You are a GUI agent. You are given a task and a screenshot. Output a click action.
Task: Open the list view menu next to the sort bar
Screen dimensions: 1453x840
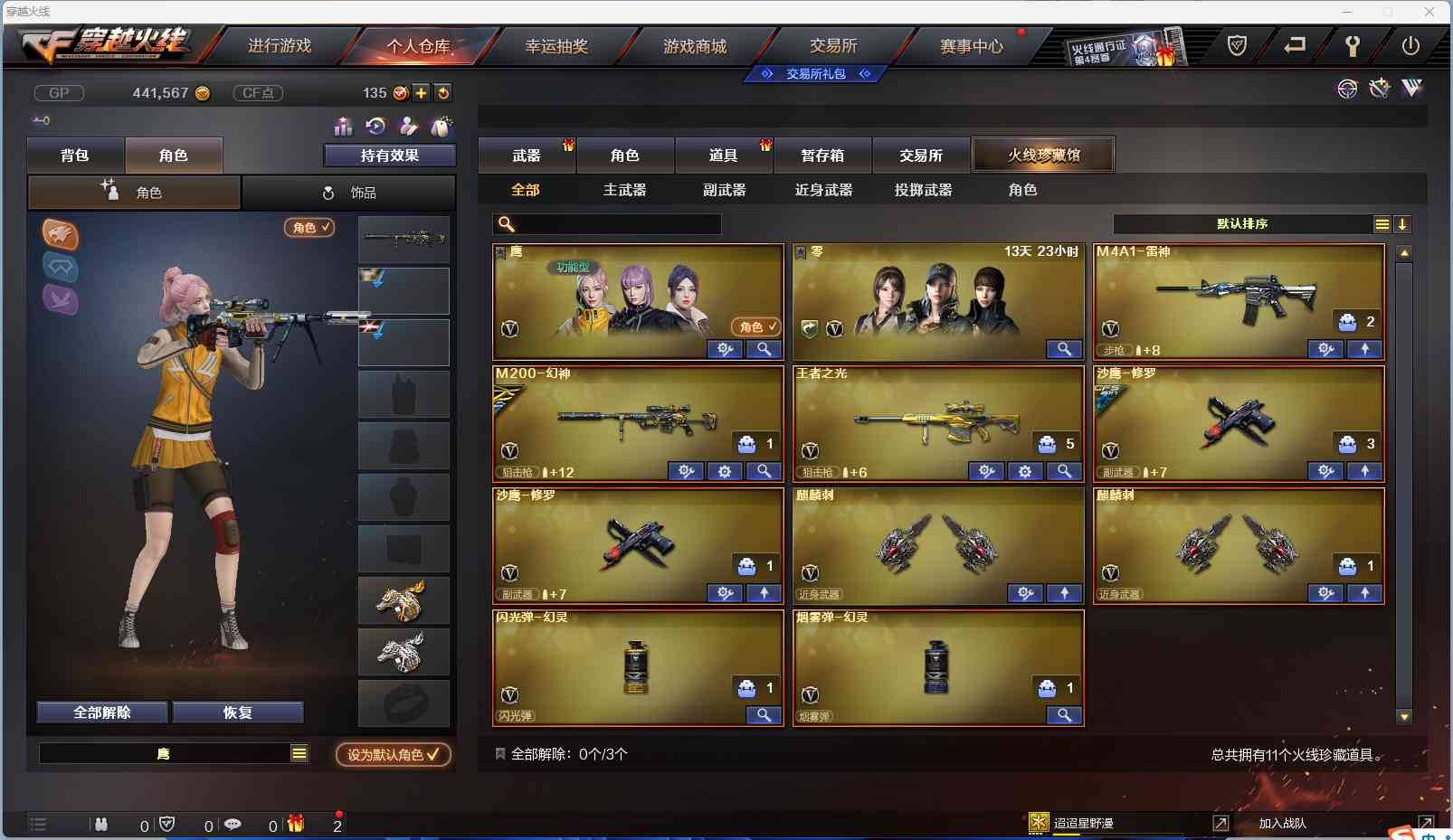(1382, 223)
